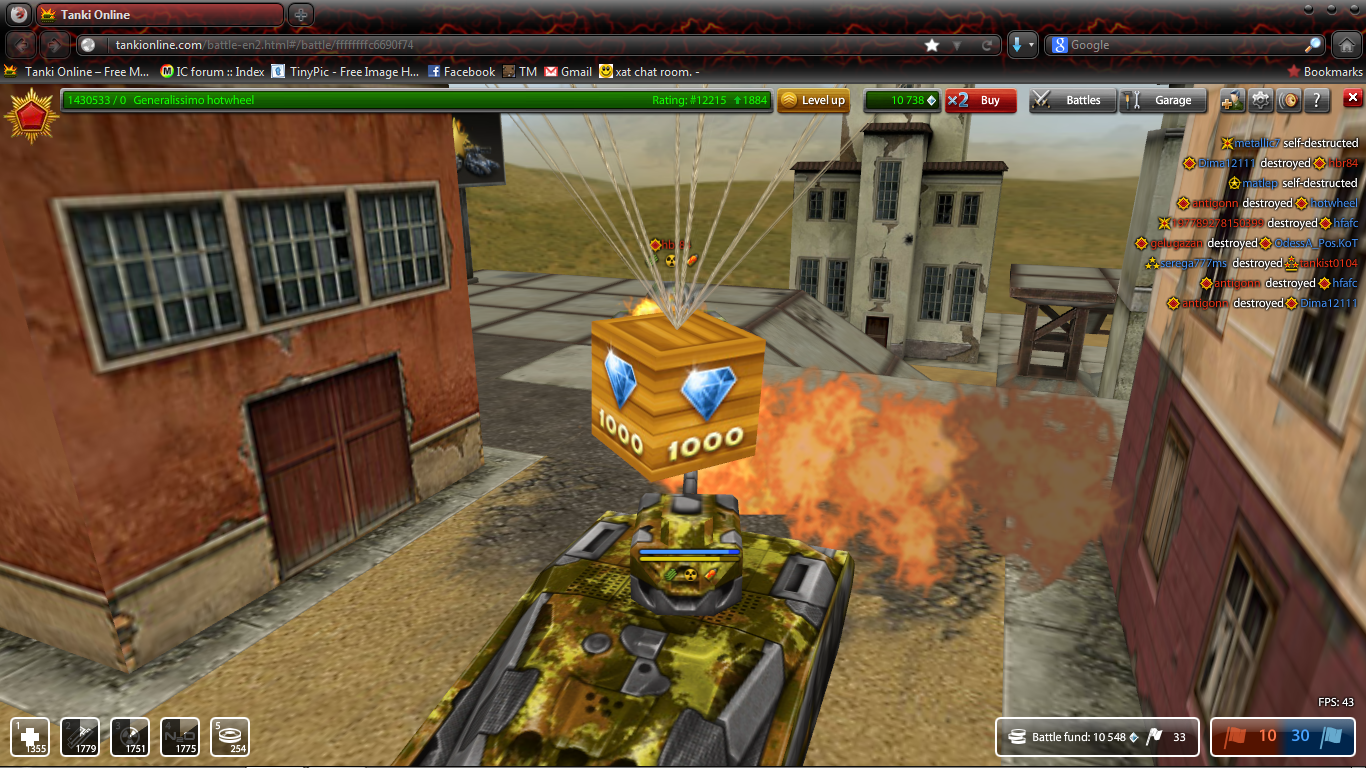Open the bookmark star dropdown arrow
The width and height of the screenshot is (1366, 768).
pyautogui.click(x=957, y=44)
